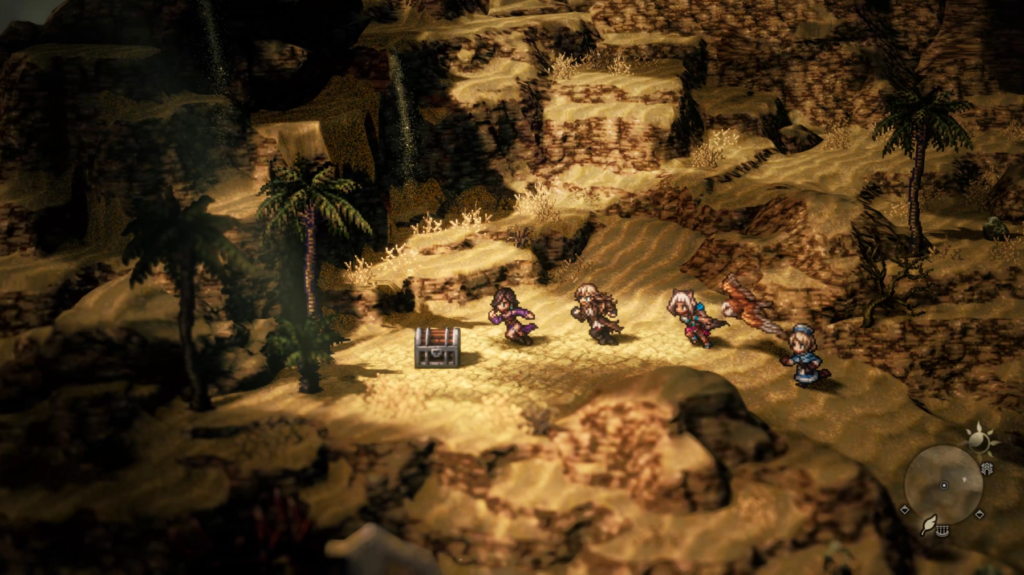Click the circular minimap

click(943, 485)
